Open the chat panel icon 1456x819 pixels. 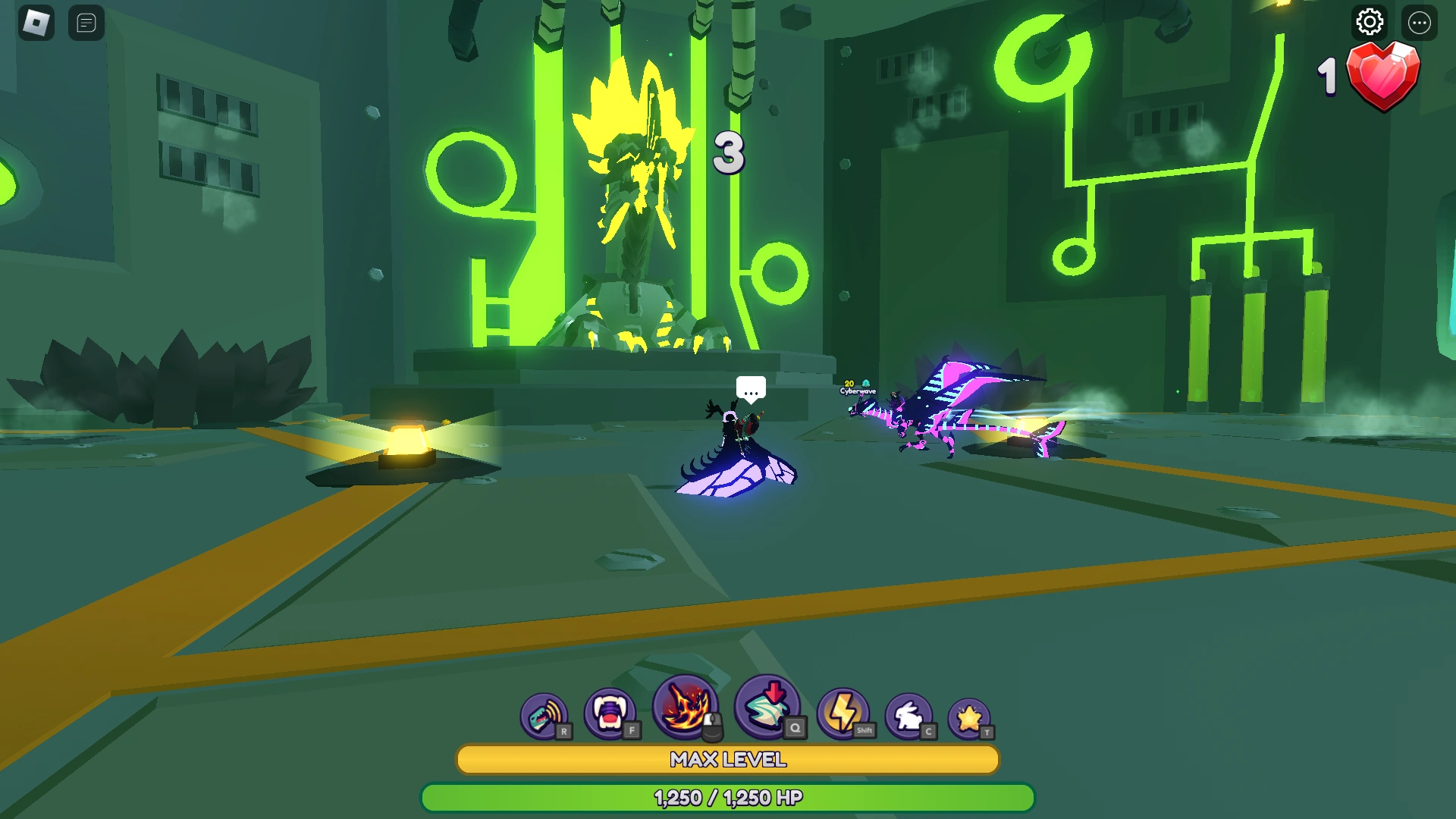click(86, 23)
